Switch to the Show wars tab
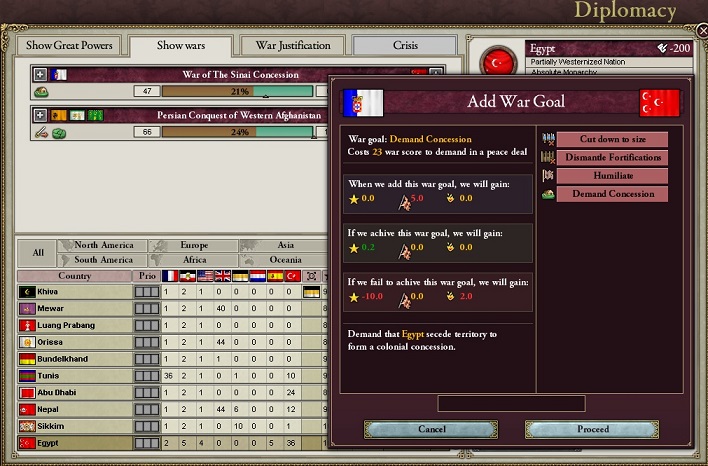The height and width of the screenshot is (466, 708). click(181, 45)
